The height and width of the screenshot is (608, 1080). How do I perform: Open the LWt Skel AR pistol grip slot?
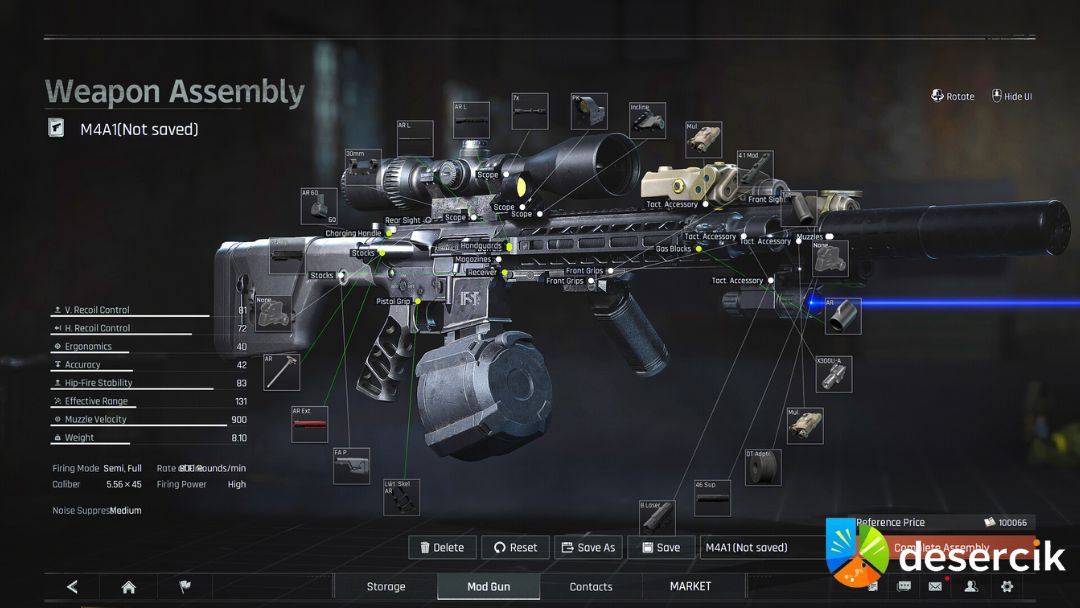point(401,497)
